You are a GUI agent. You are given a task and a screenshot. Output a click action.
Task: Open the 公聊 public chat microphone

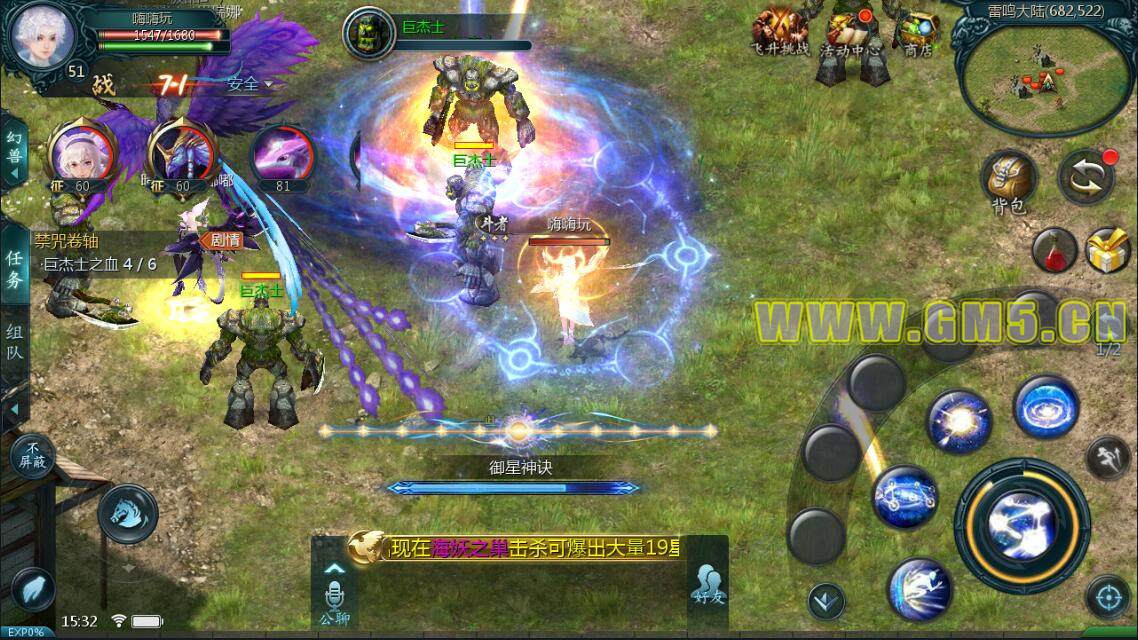coord(333,595)
